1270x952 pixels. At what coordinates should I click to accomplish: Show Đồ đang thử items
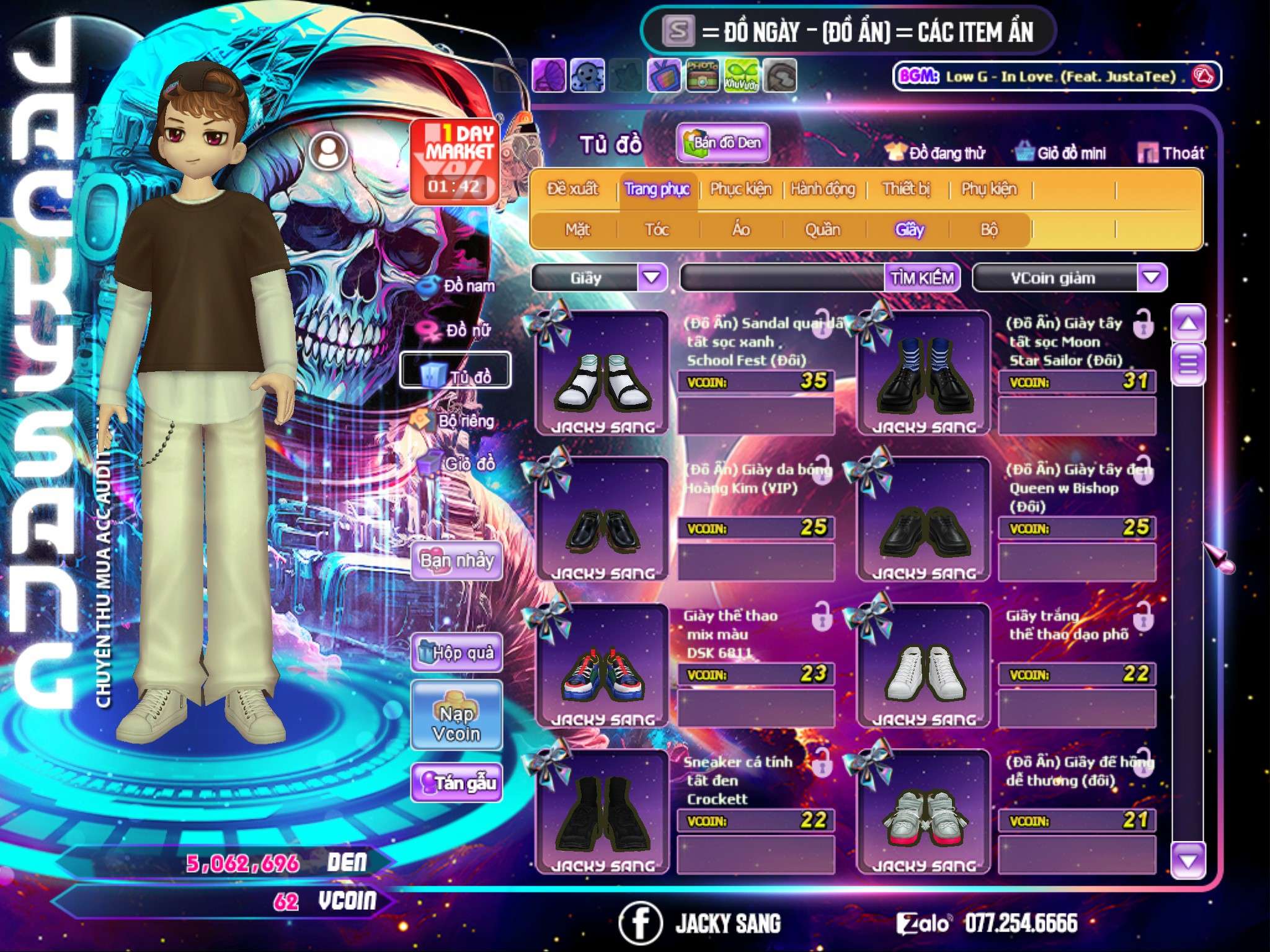(936, 153)
